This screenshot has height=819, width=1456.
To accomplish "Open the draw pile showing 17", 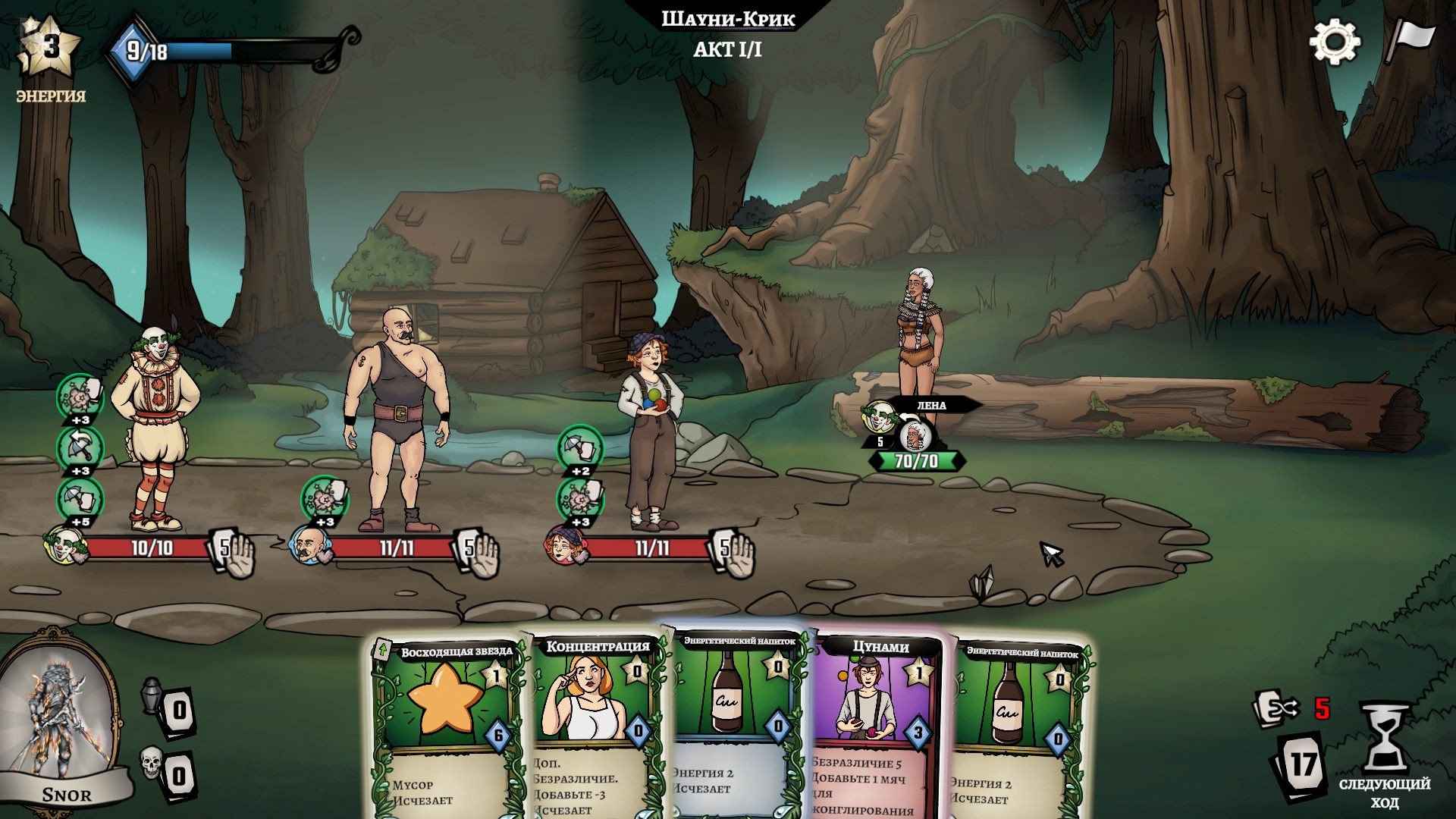I will point(1303,764).
